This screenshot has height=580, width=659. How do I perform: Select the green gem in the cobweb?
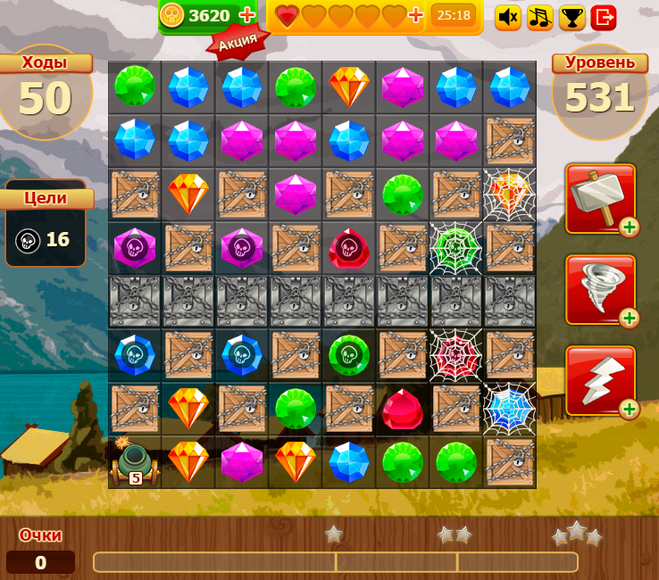click(456, 248)
